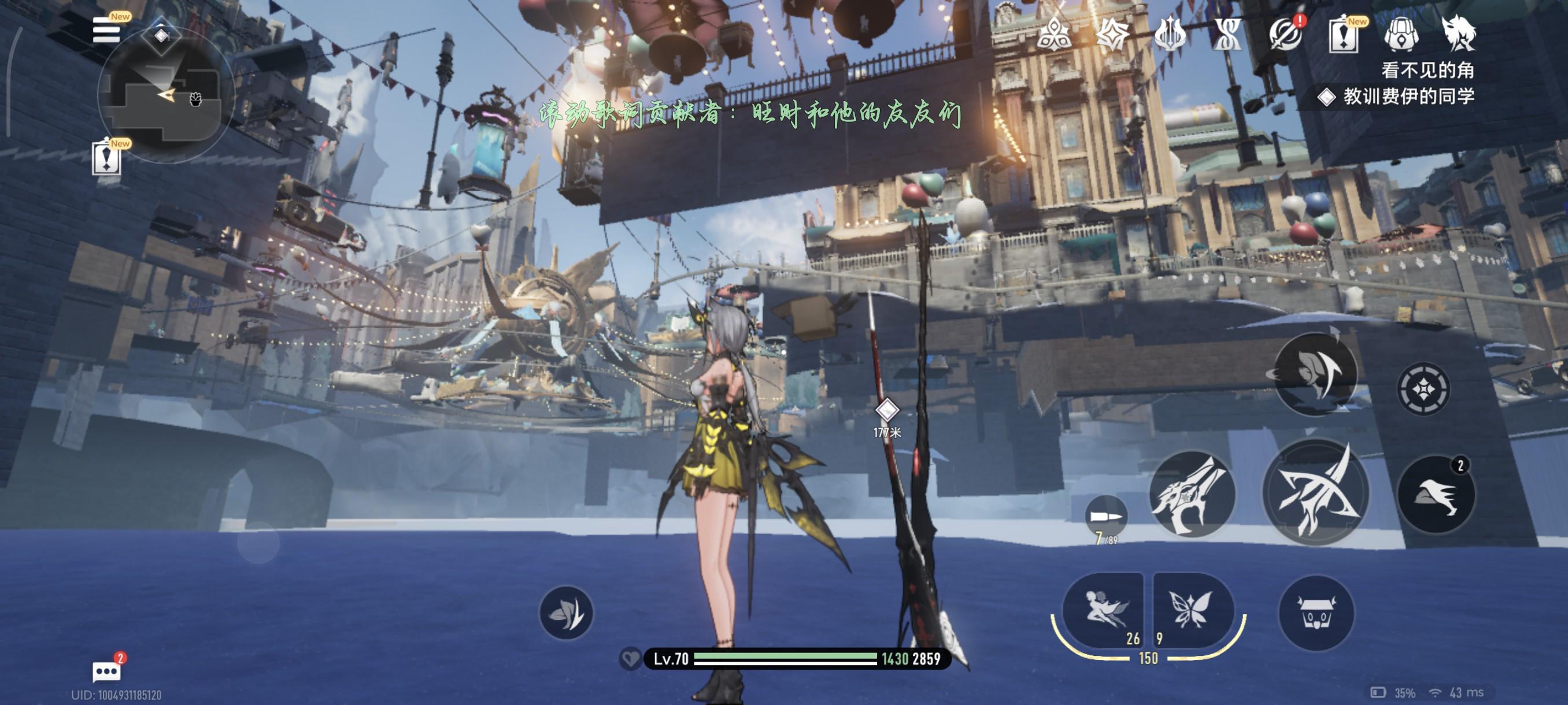This screenshot has height=705, width=1568.
Task: Toggle the crosshair aim button
Action: [1423, 389]
